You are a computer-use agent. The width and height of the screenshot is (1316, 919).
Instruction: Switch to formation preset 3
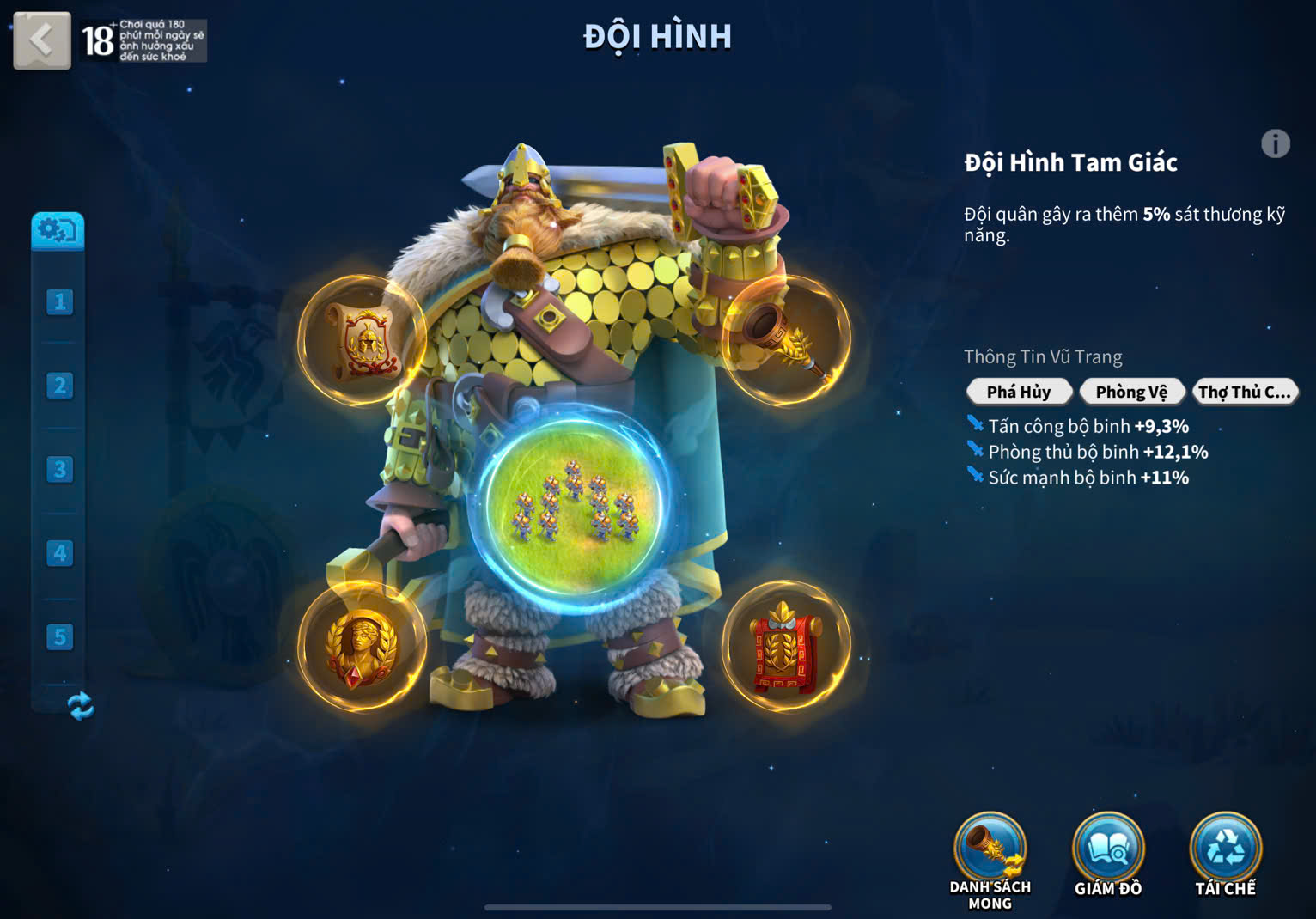(59, 469)
